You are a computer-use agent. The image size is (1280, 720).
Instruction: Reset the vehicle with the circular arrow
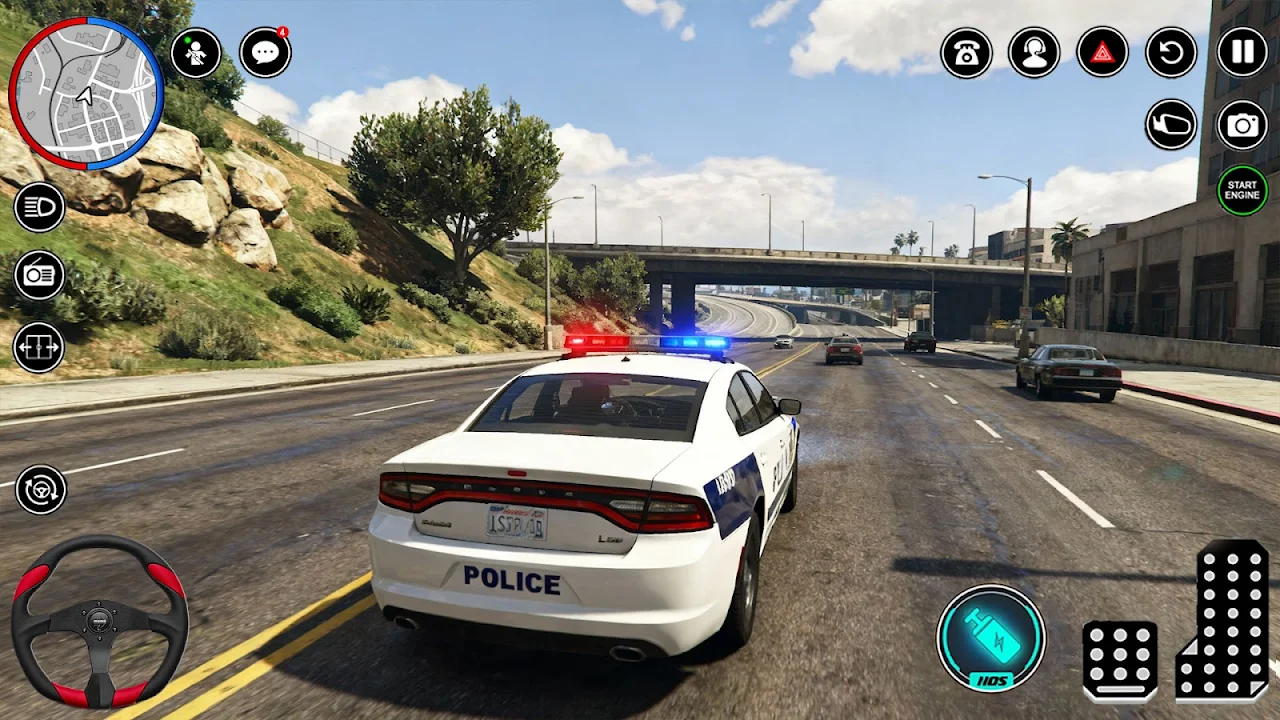[x=1171, y=53]
